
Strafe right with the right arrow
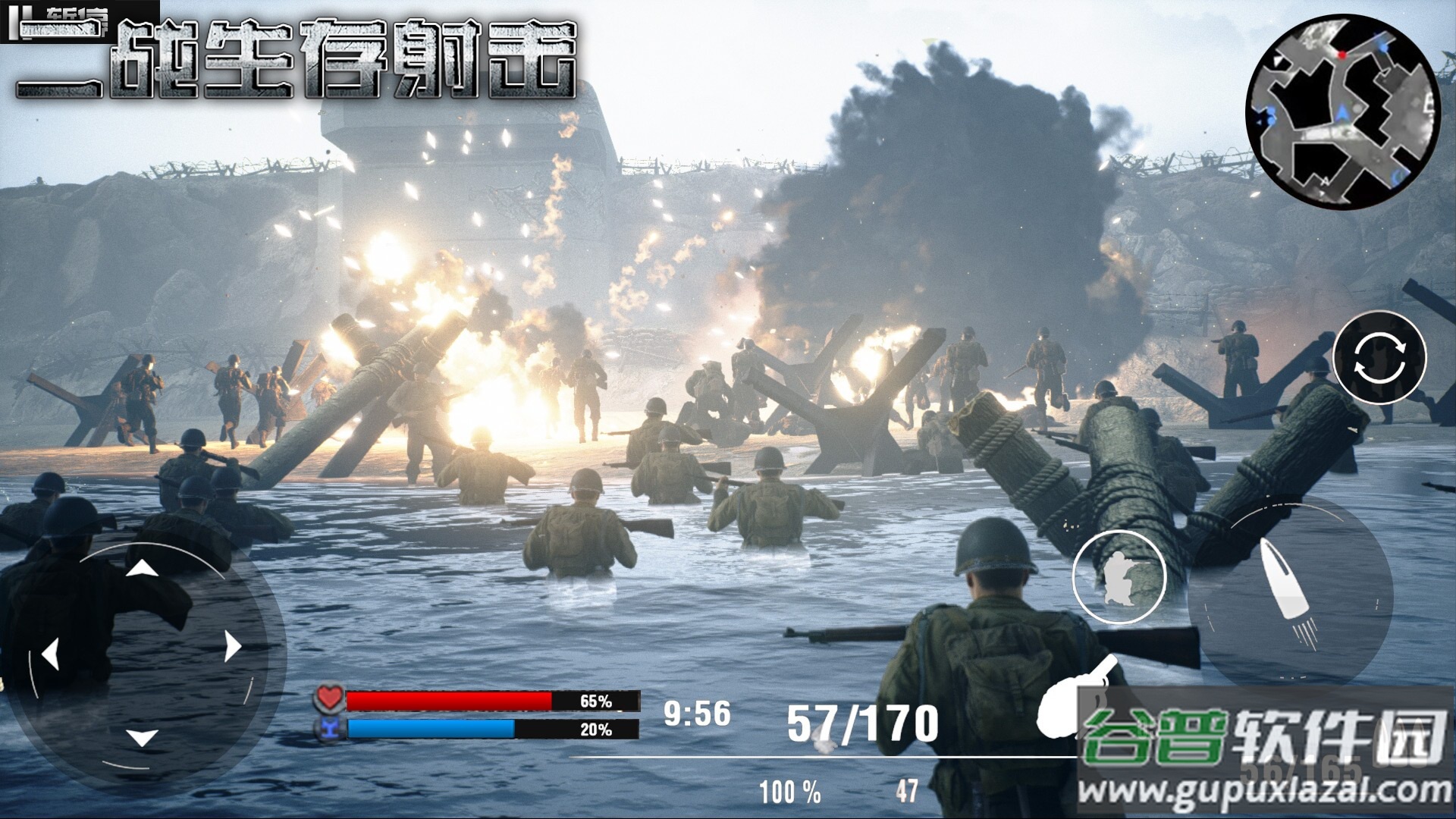tap(232, 646)
